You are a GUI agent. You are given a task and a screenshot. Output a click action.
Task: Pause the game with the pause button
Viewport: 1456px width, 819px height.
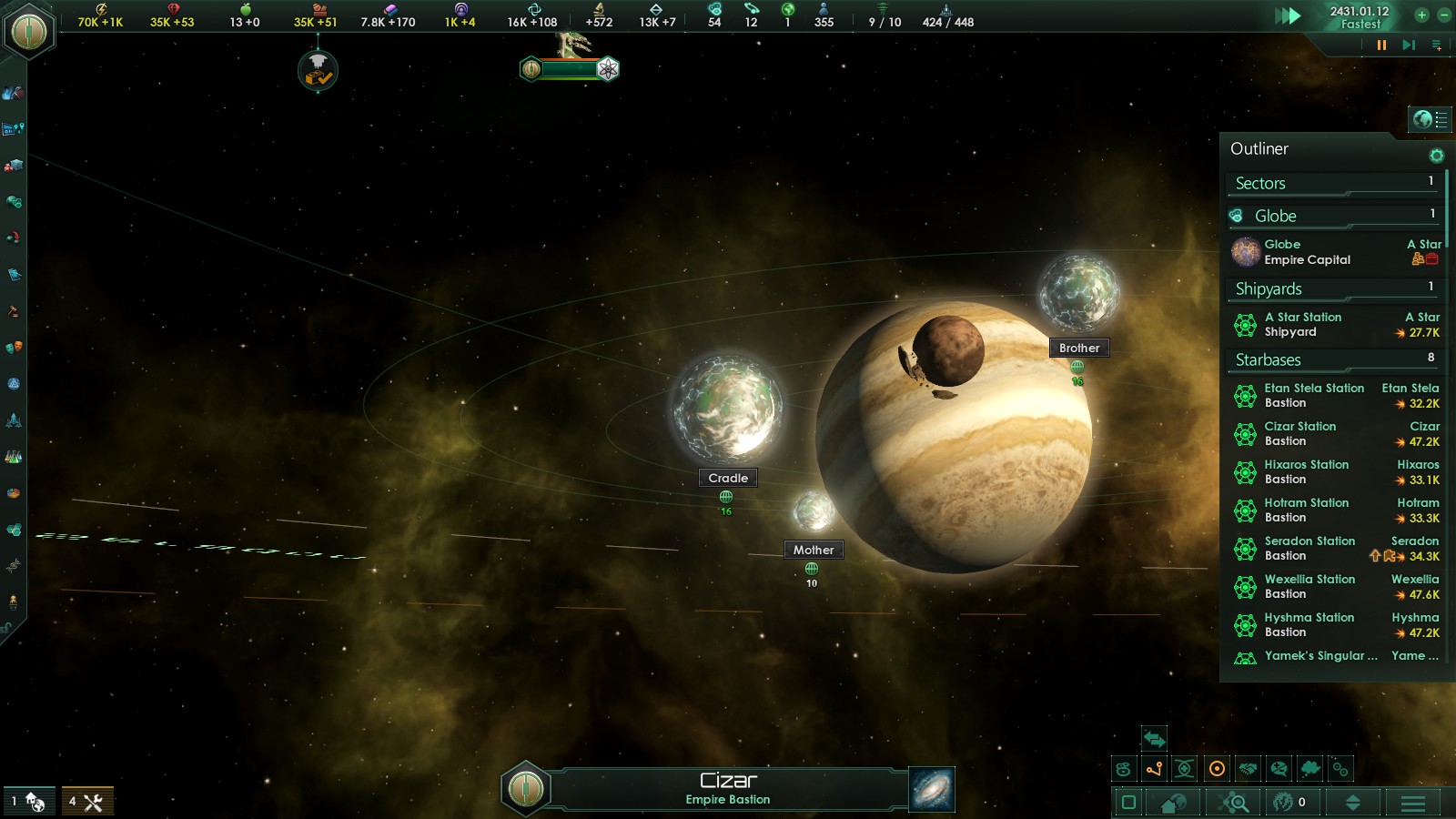coord(1381,45)
